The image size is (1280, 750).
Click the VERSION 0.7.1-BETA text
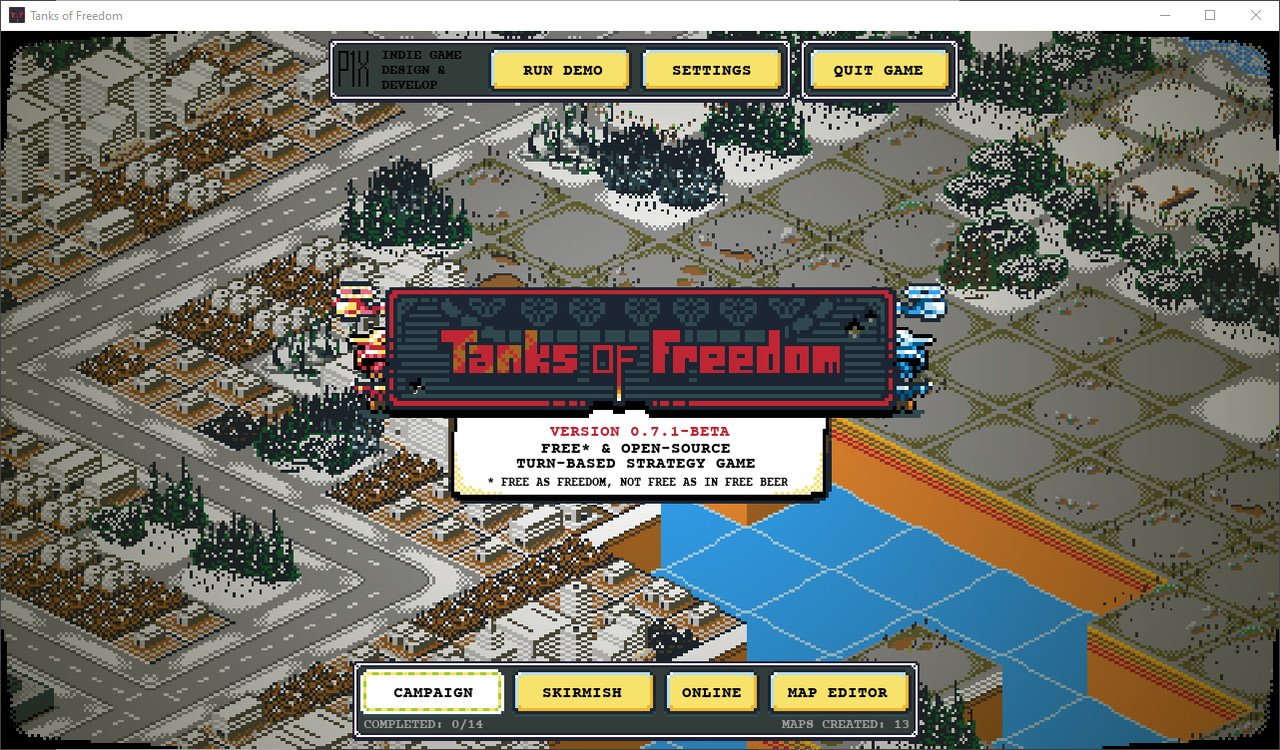pyautogui.click(x=639, y=431)
